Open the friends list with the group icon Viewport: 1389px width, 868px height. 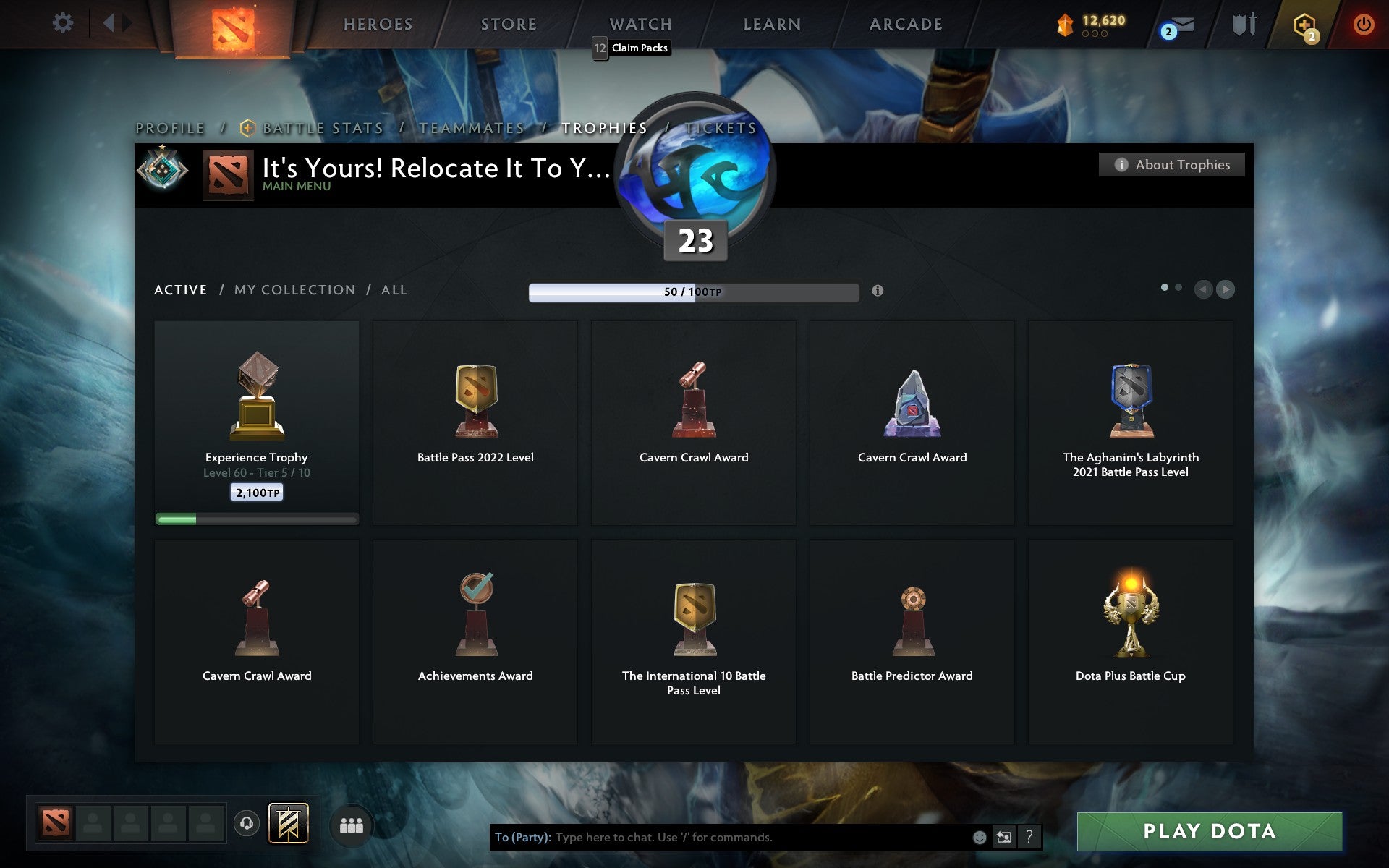[x=351, y=824]
